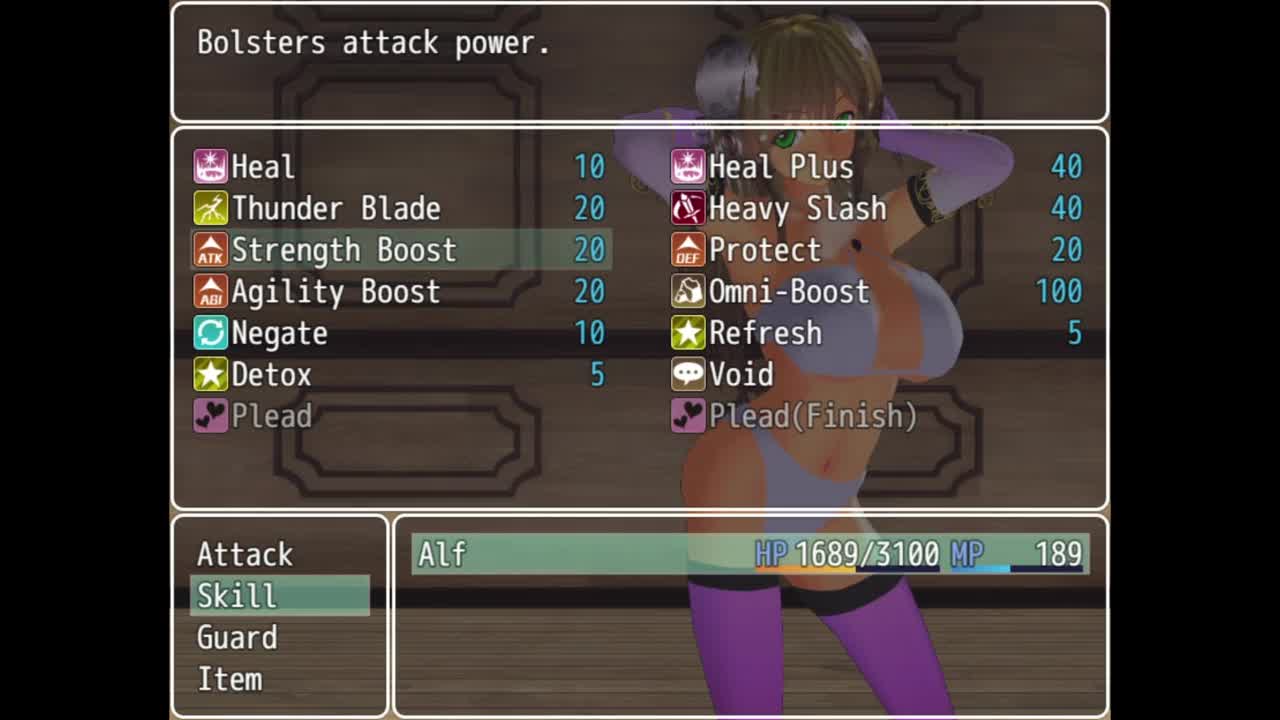Use the Strength Boost skill
1280x720 pixels.
(x=400, y=250)
